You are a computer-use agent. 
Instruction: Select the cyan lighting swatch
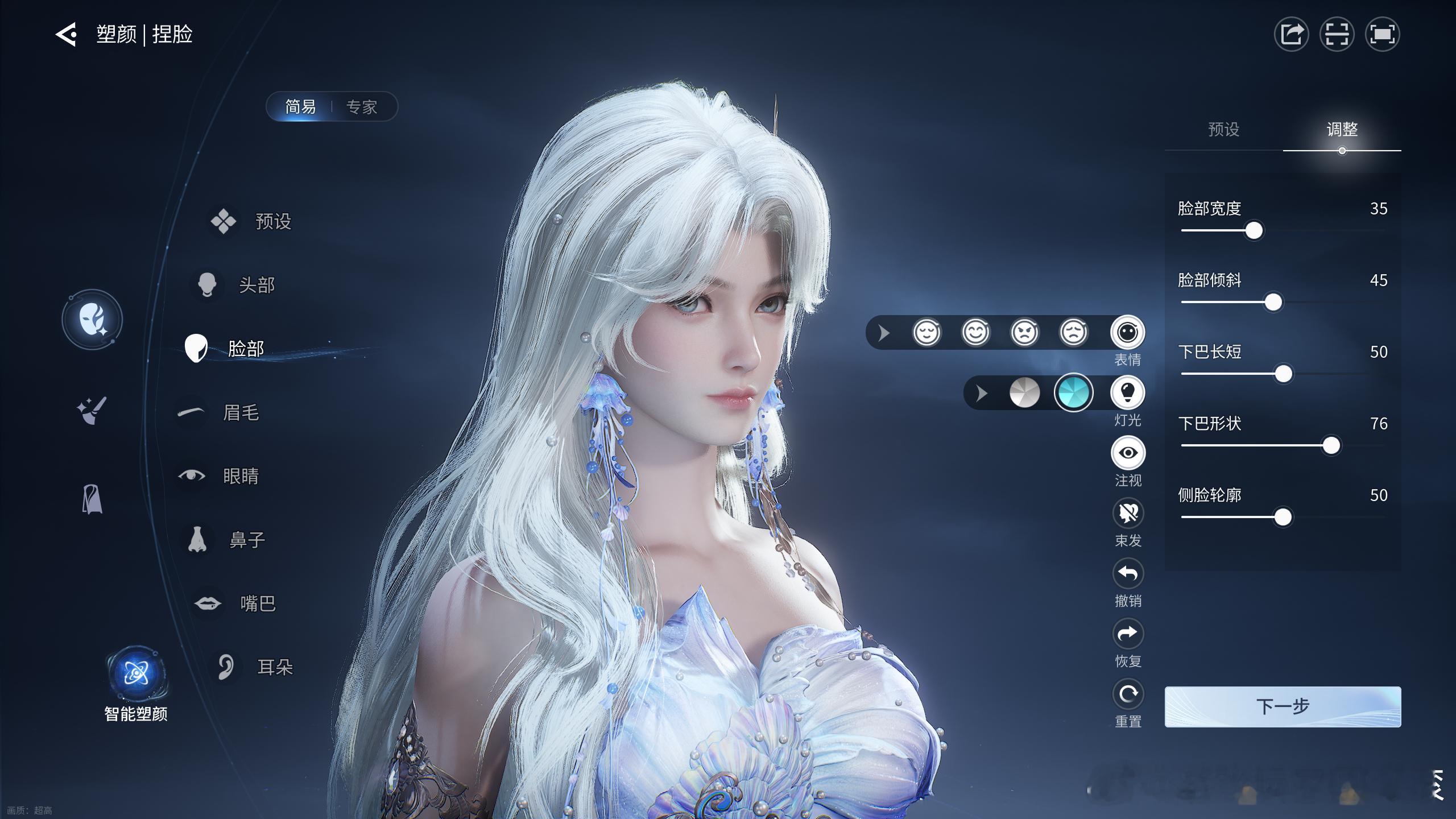tap(1073, 392)
